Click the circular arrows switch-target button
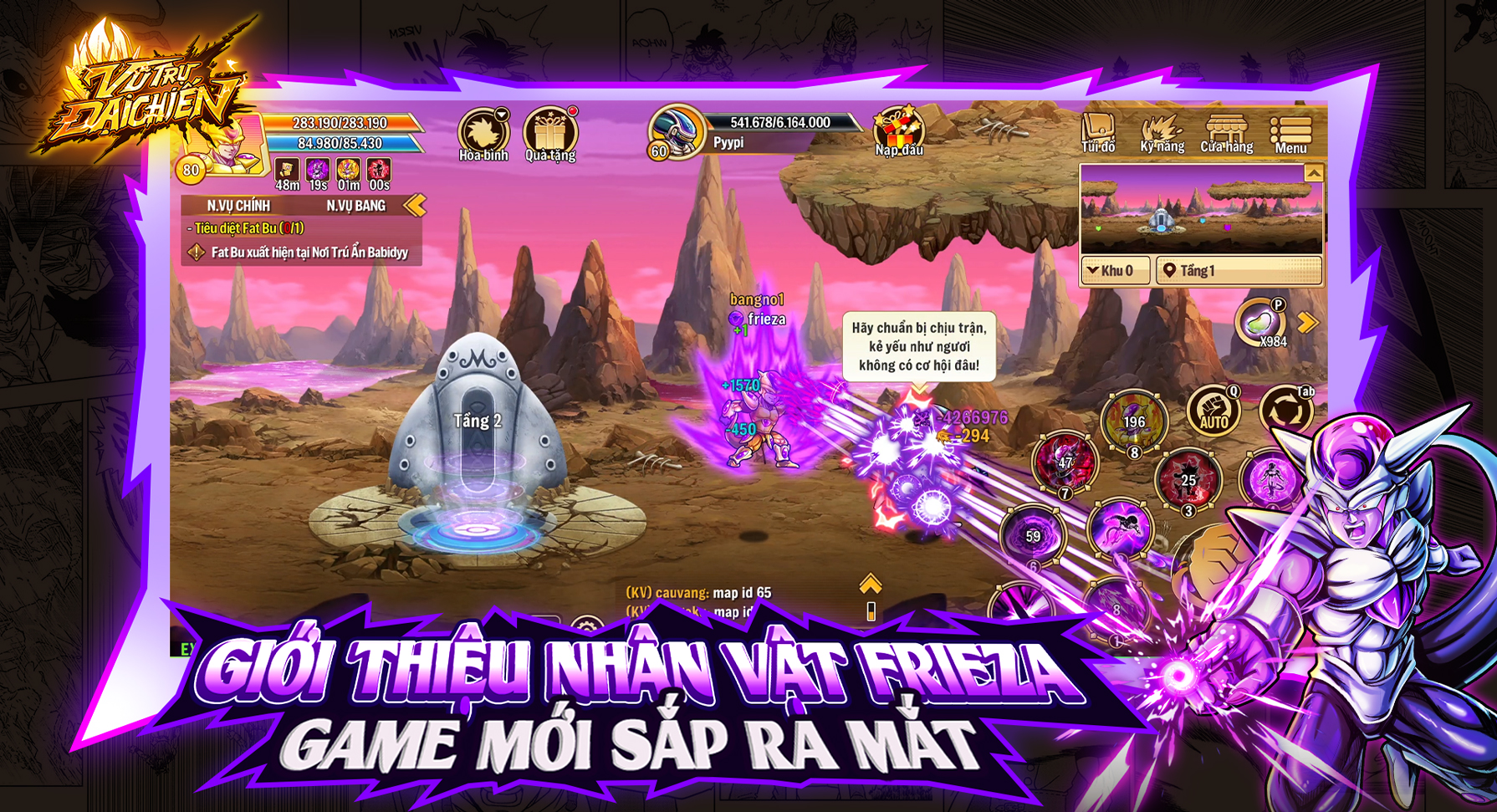Viewport: 1497px width, 812px height. [x=1285, y=411]
